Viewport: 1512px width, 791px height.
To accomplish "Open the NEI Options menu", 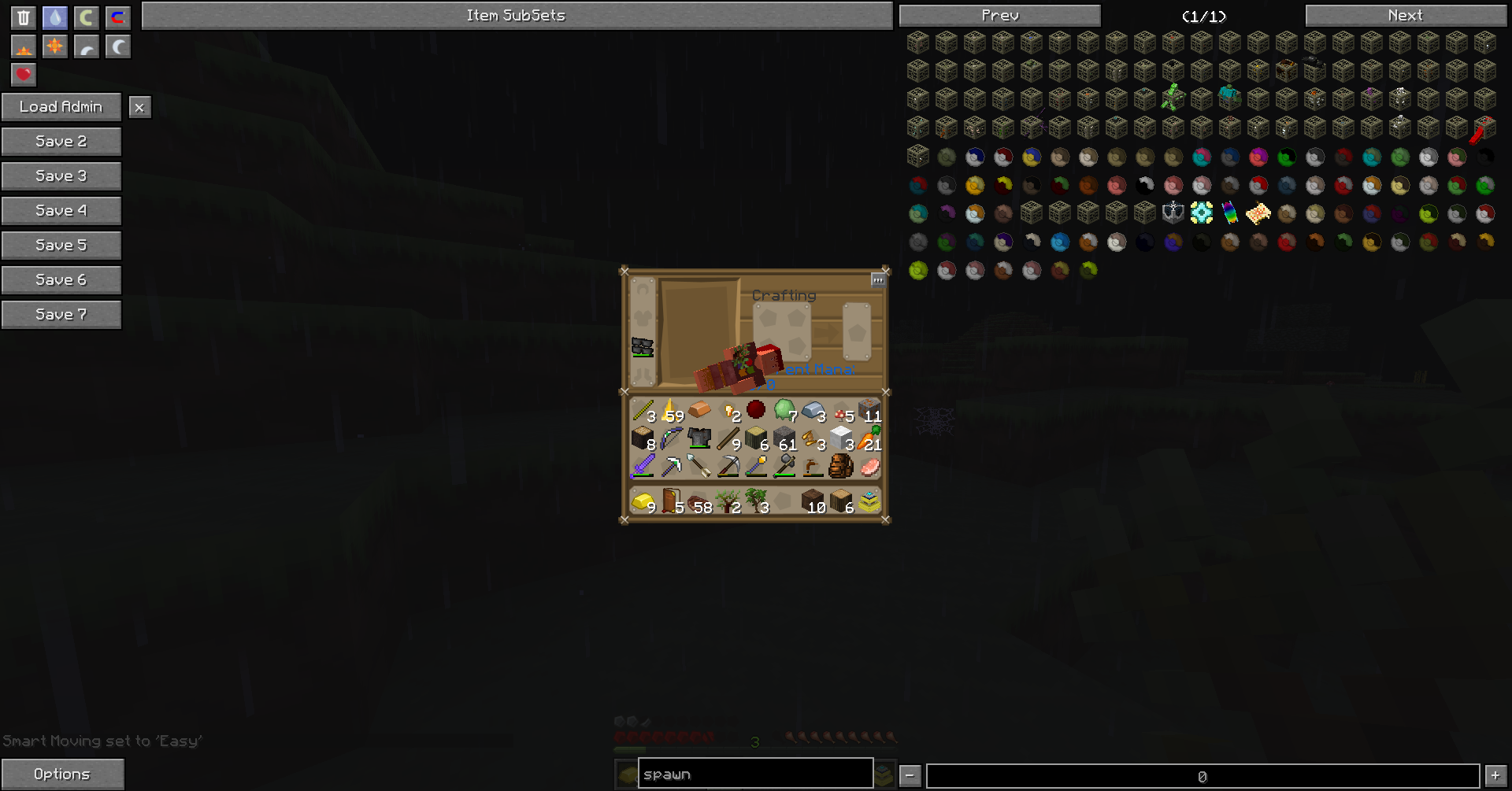I will coord(62,774).
